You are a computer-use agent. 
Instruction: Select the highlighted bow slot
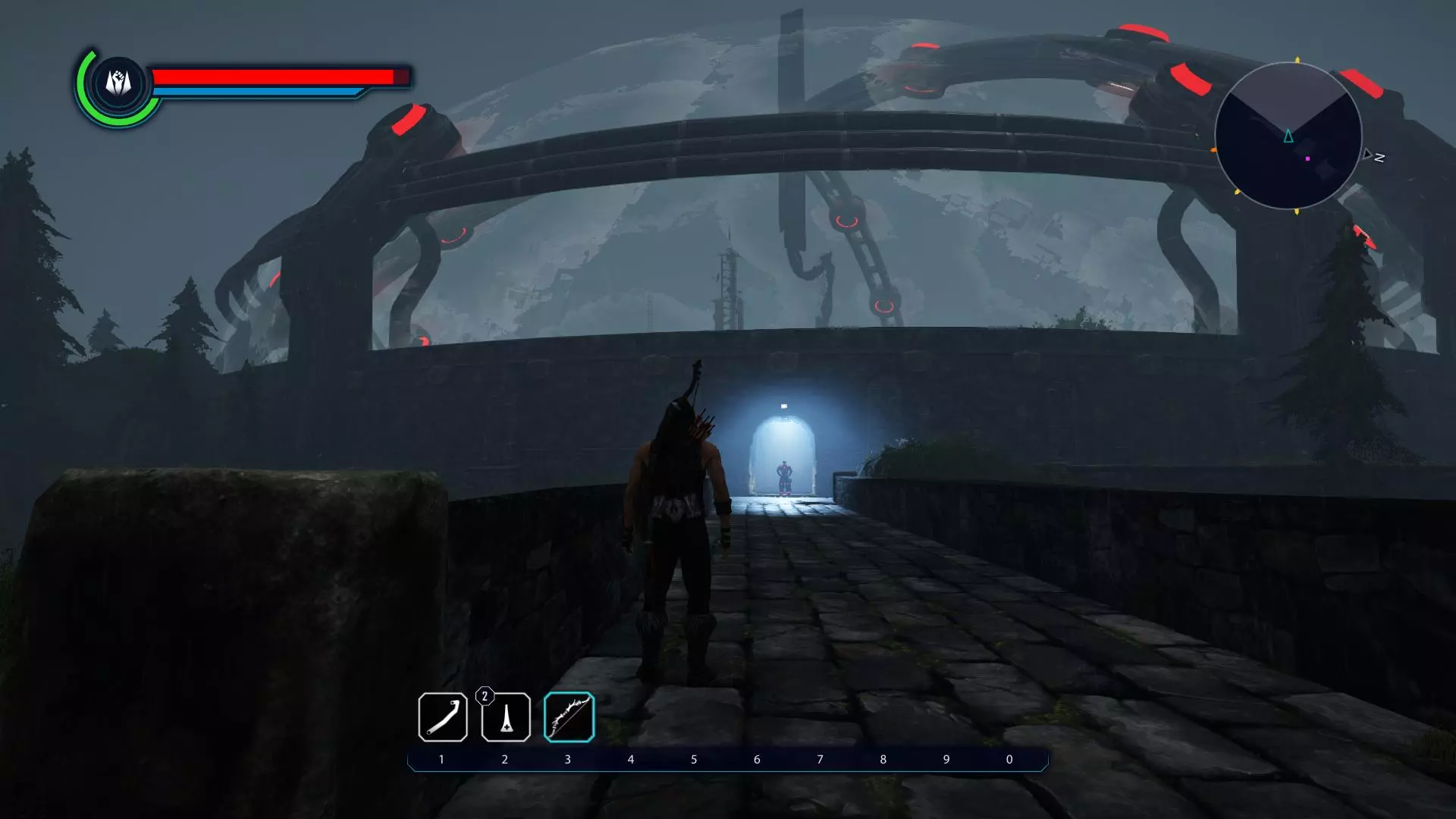(x=569, y=717)
